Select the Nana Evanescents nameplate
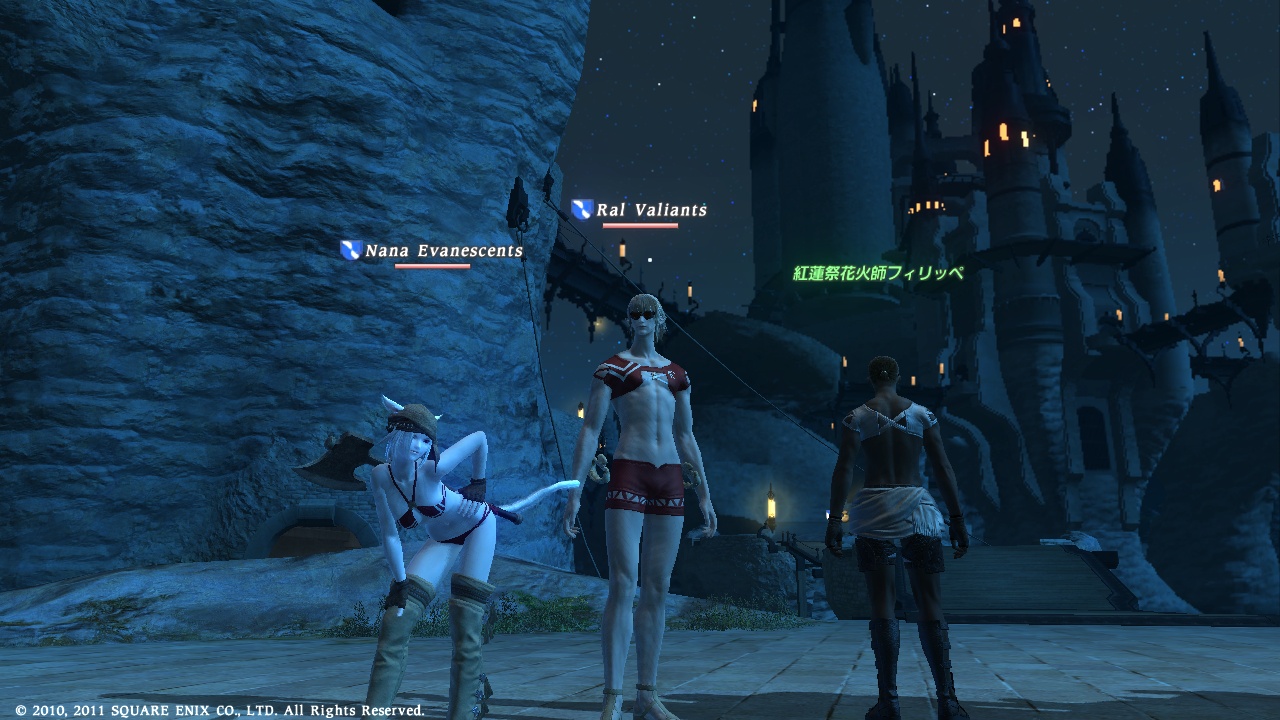Viewport: 1280px width, 720px height. (443, 250)
